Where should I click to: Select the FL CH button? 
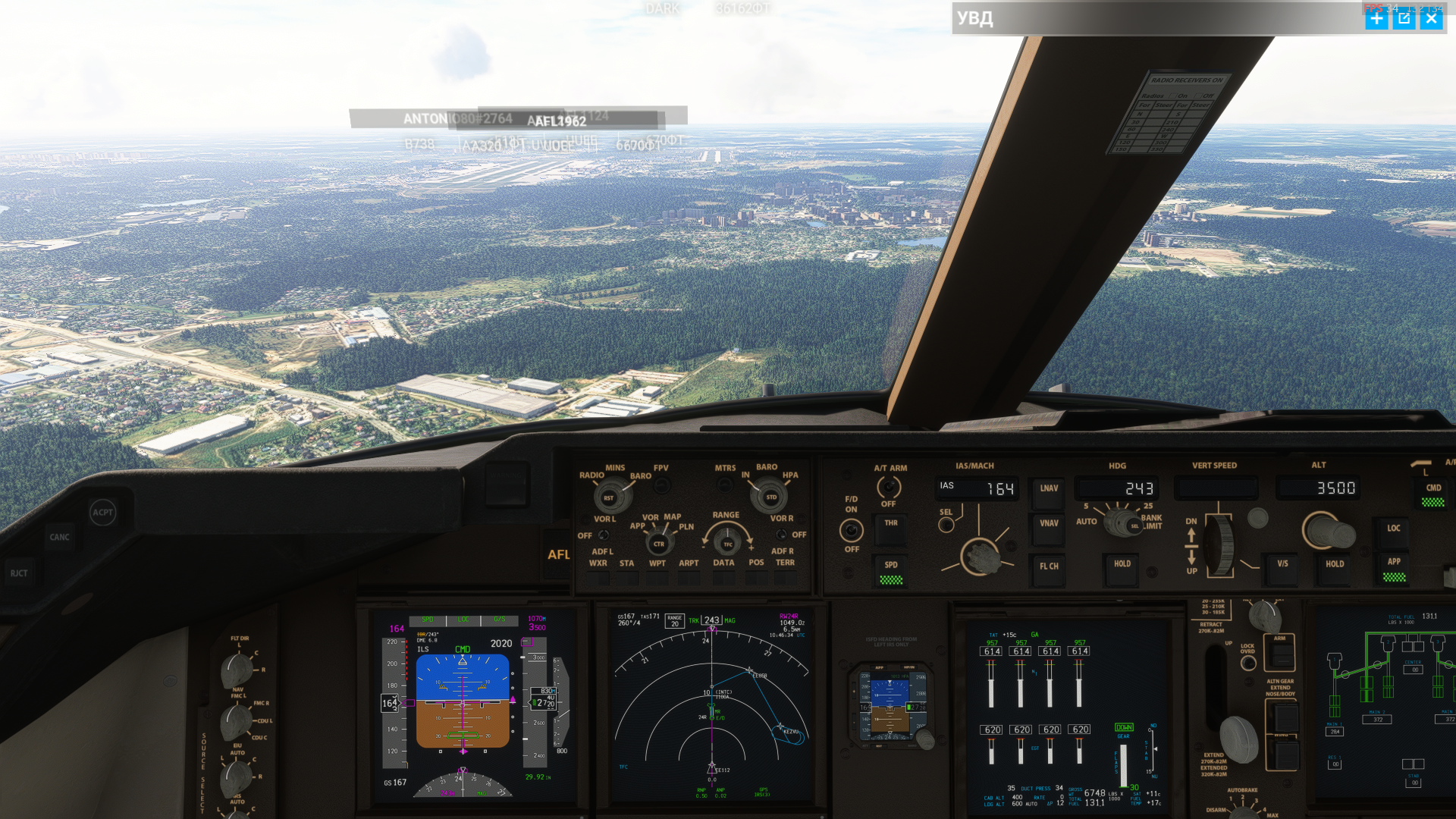tap(1049, 567)
